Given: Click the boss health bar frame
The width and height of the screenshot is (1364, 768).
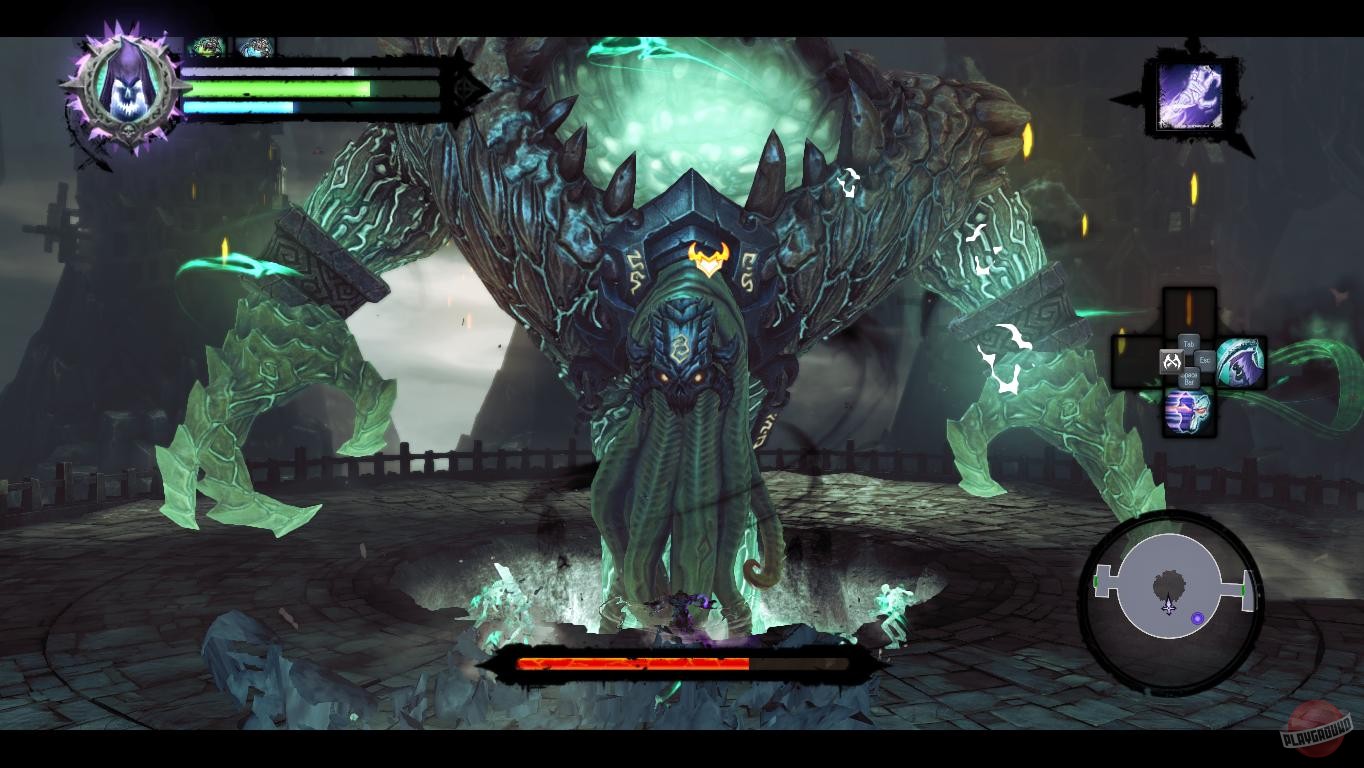Looking at the screenshot, I should point(680,662).
